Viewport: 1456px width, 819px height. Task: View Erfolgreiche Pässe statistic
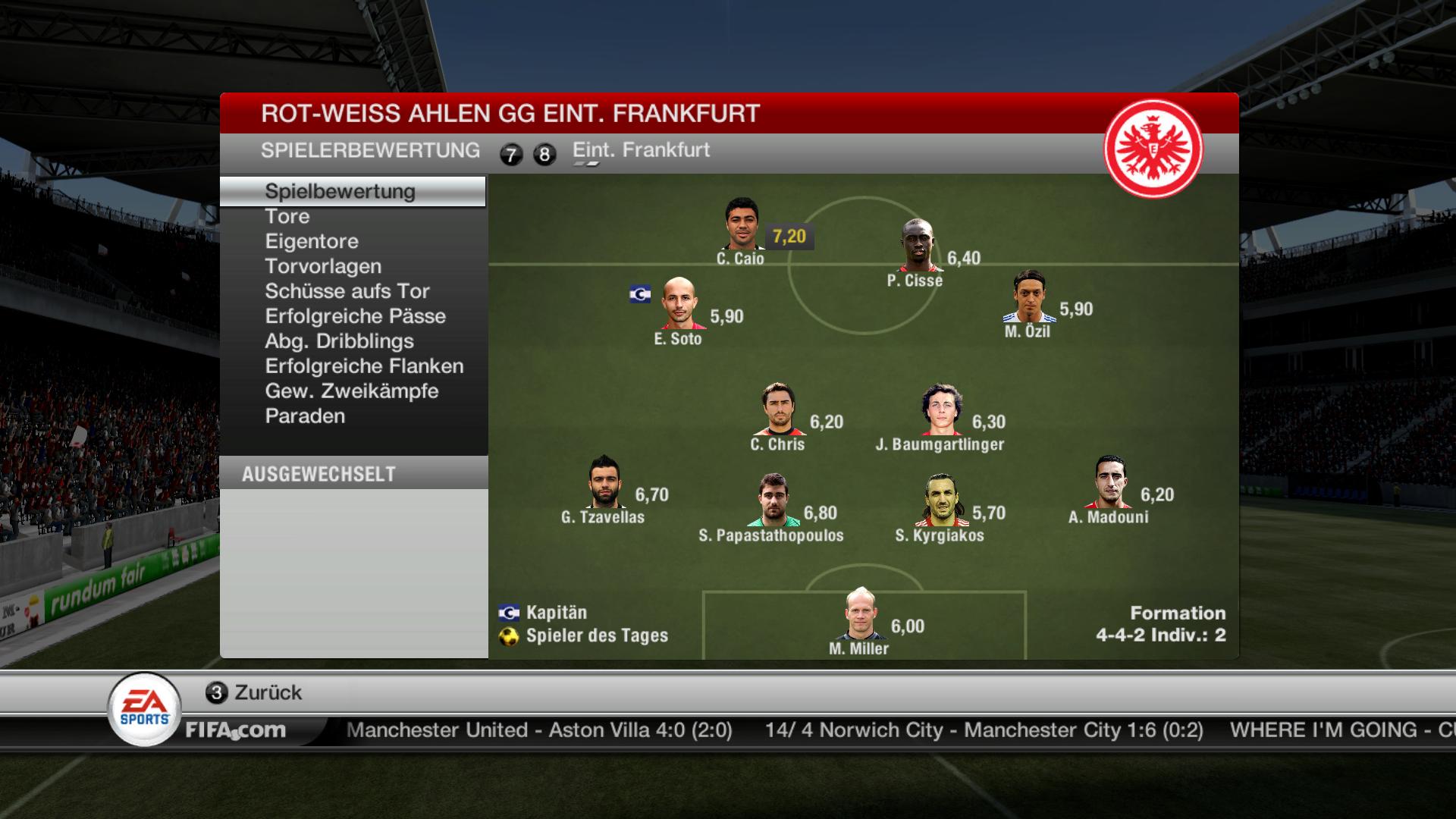click(x=355, y=317)
